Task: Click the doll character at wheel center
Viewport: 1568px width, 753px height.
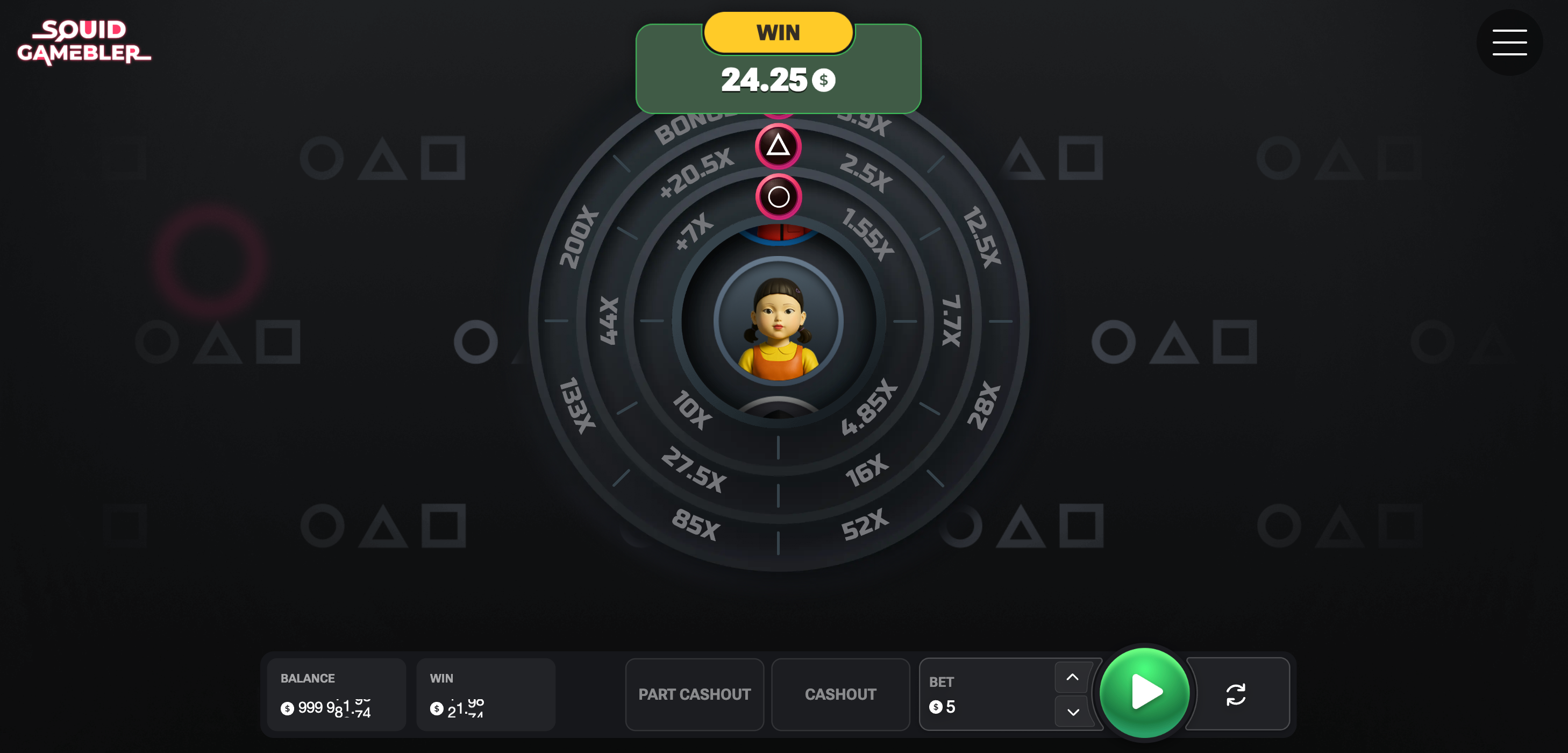Action: (x=778, y=332)
